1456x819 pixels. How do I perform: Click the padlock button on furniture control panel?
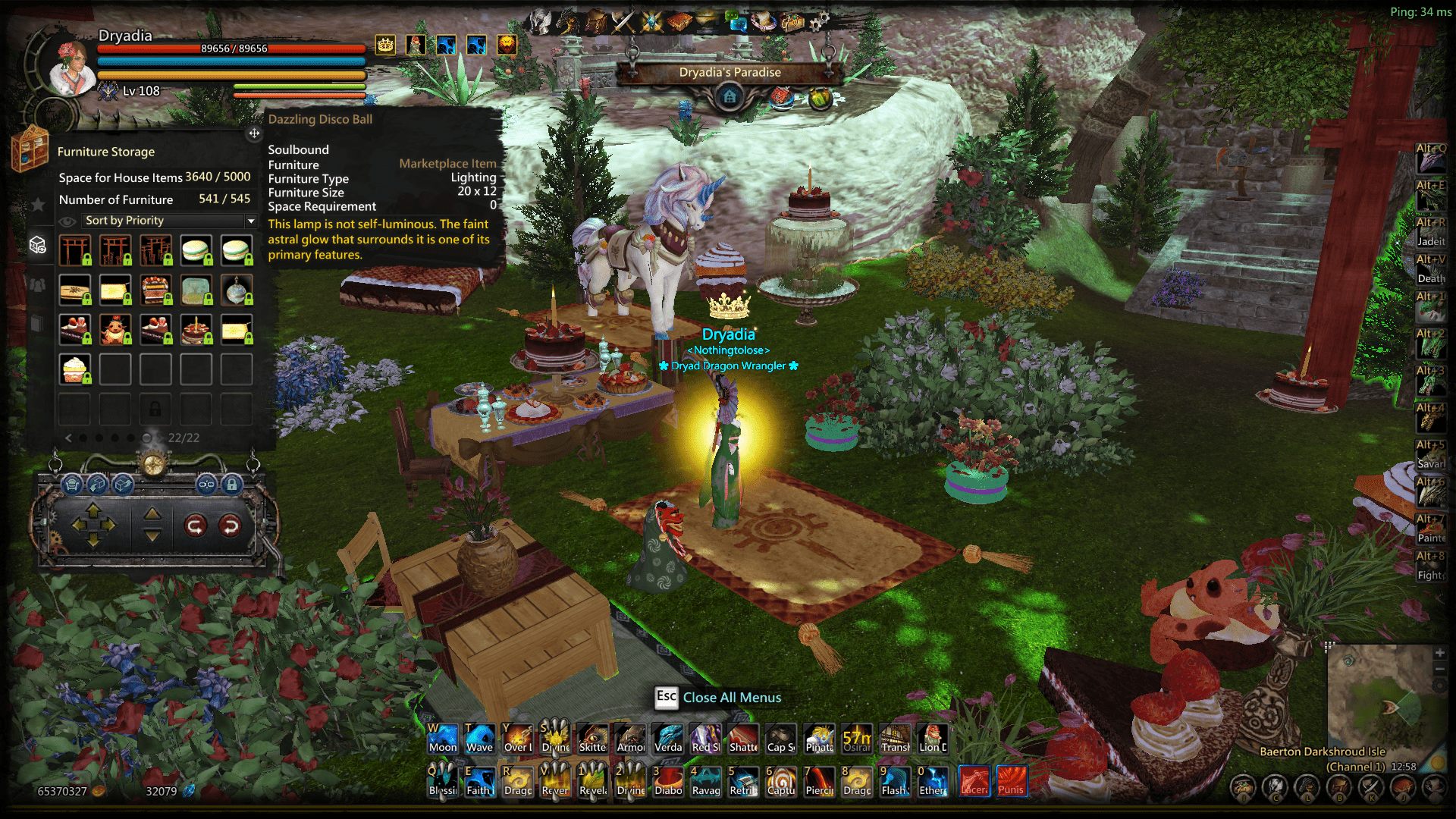click(232, 484)
